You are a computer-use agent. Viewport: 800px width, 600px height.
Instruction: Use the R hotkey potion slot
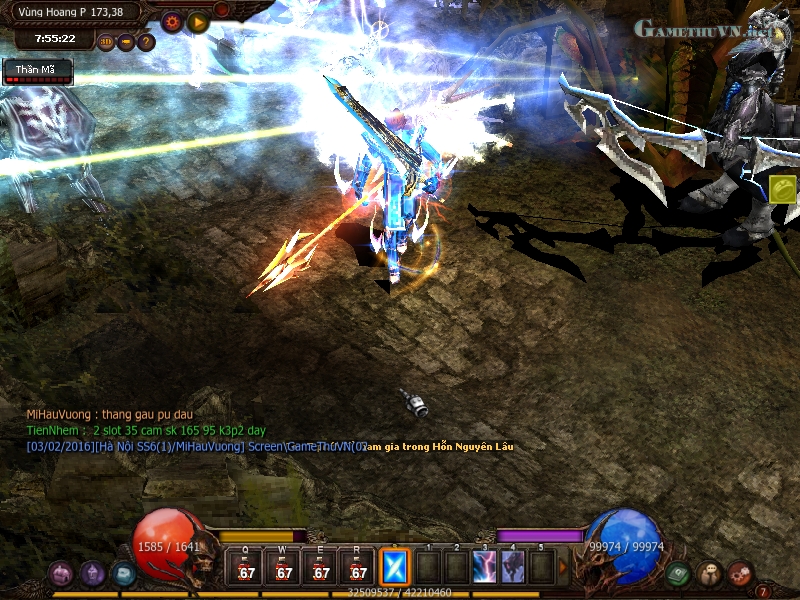click(x=357, y=569)
